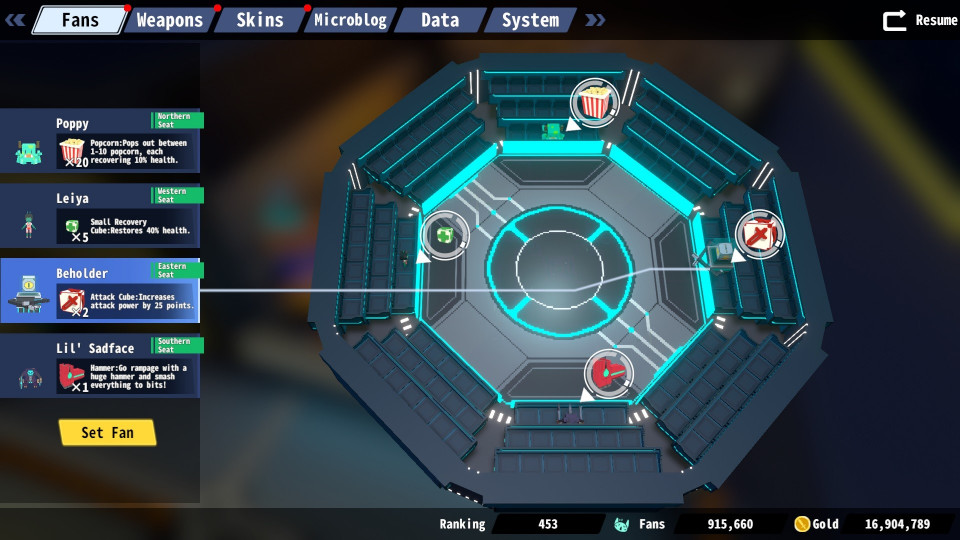Click the Set Fan button
The image size is (960, 540).
coord(107,432)
